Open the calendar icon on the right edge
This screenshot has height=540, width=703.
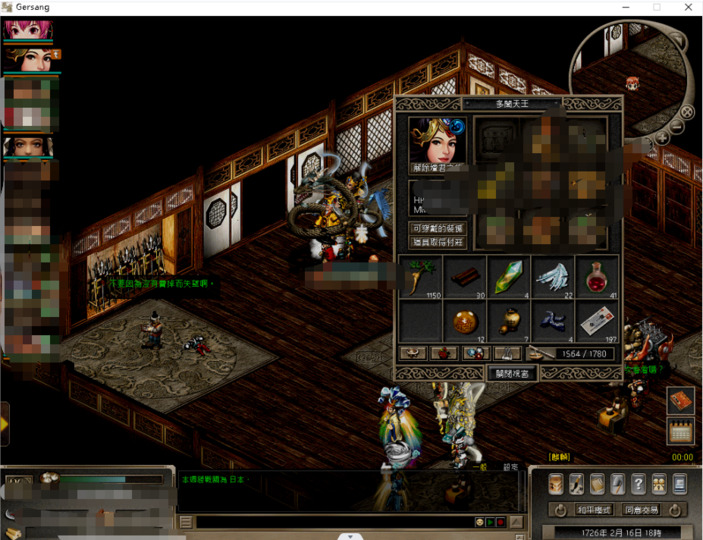[680, 432]
